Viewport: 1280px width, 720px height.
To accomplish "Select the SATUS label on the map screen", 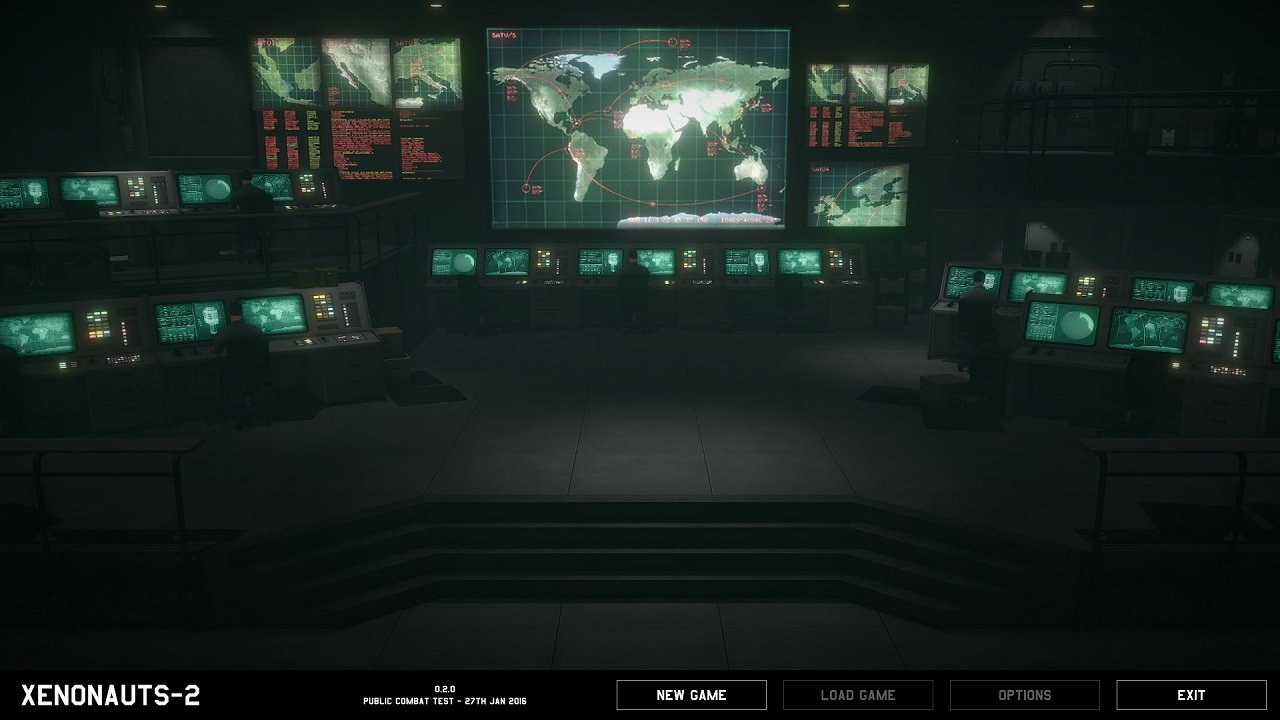I will pos(502,35).
